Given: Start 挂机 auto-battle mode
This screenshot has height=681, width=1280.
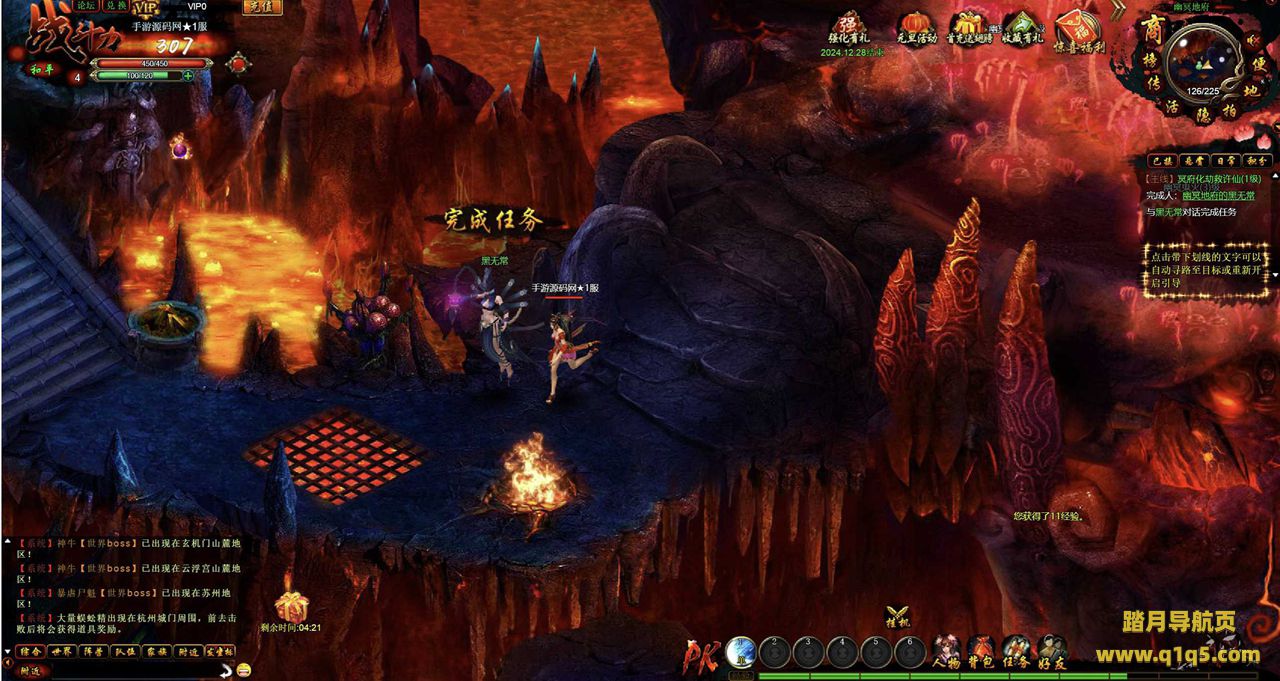Looking at the screenshot, I should [x=898, y=616].
